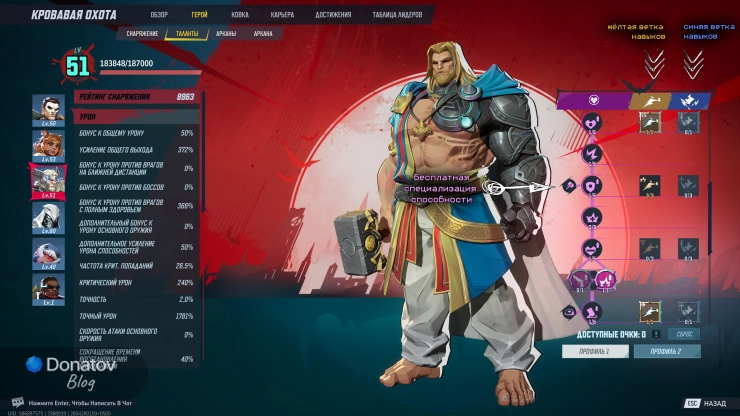Switch to Профиль 1

click(593, 351)
